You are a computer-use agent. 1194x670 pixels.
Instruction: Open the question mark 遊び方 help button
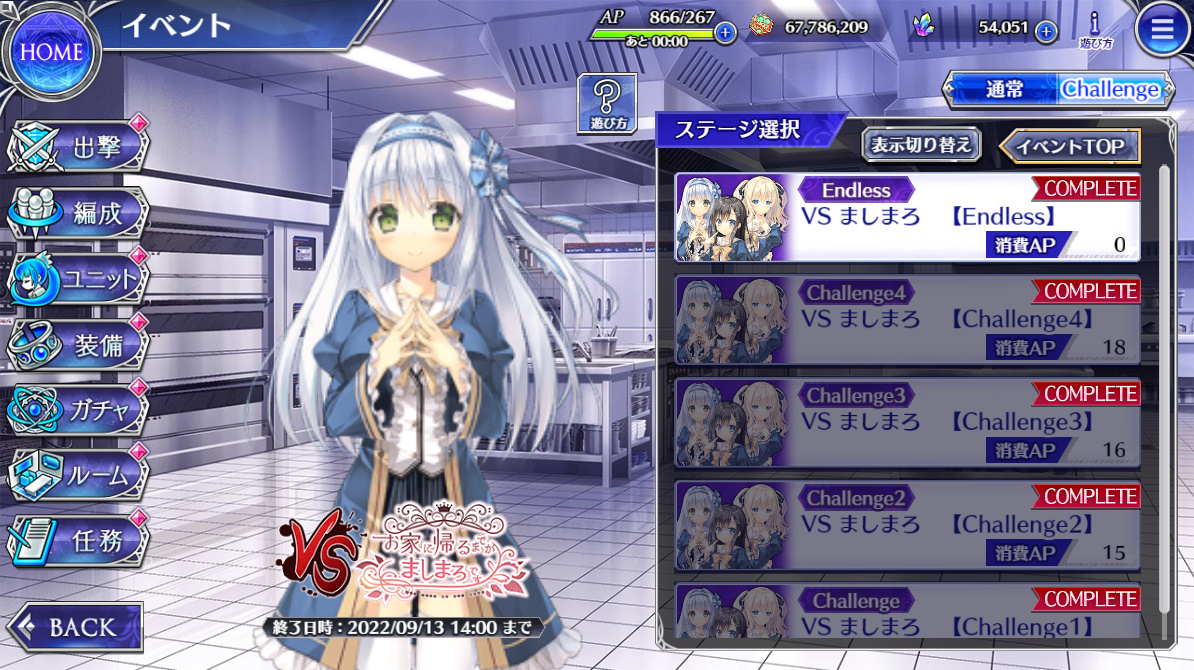pos(606,104)
